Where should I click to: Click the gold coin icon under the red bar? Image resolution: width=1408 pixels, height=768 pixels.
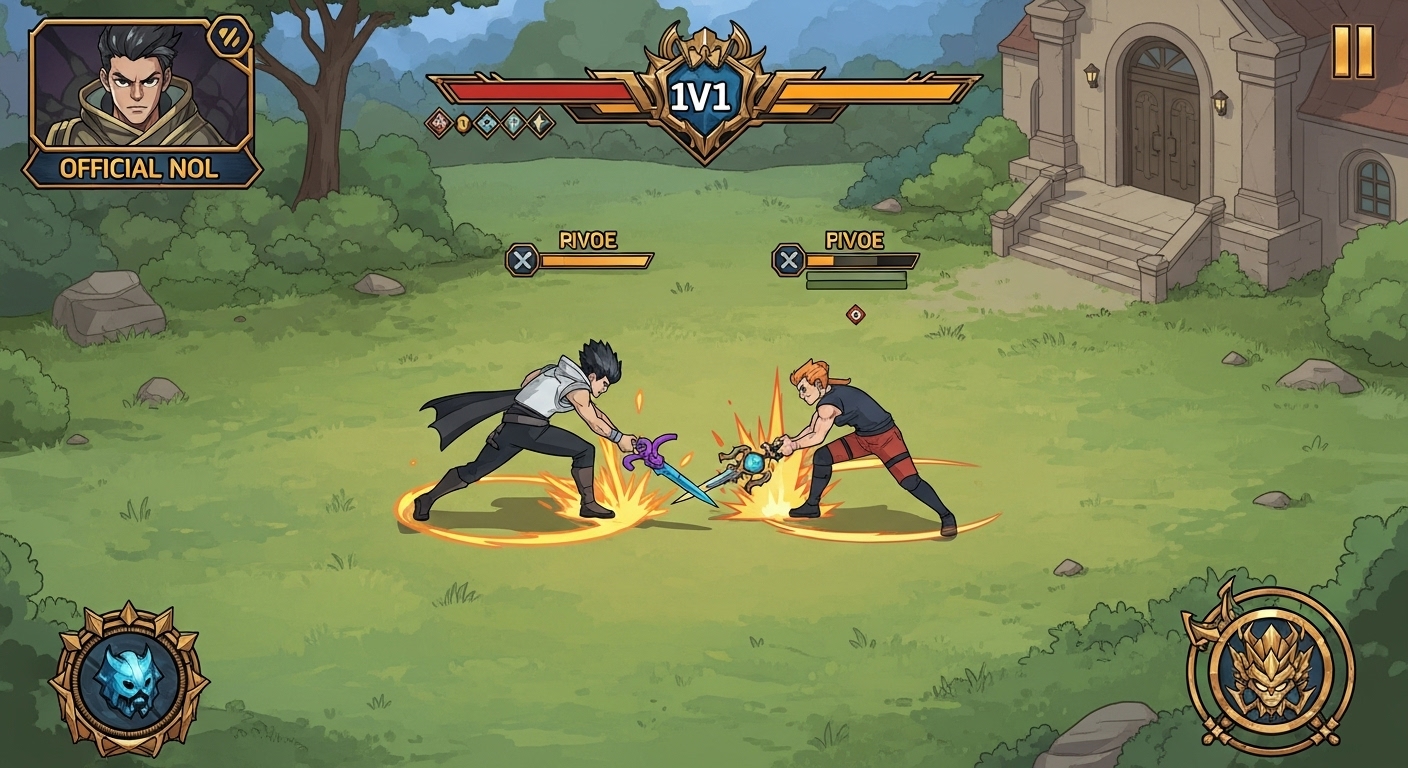(x=462, y=123)
